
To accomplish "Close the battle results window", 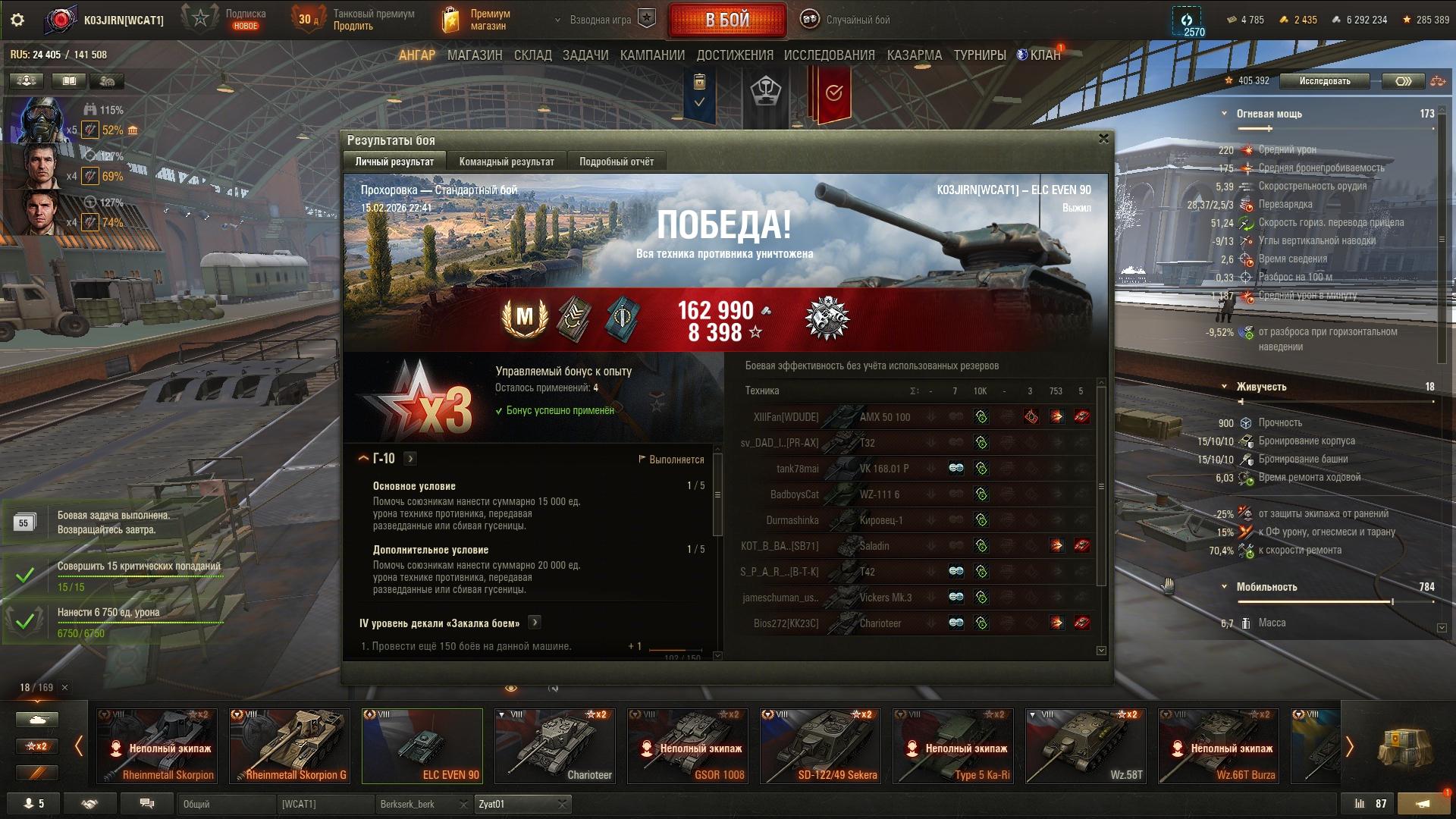I will click(1103, 139).
